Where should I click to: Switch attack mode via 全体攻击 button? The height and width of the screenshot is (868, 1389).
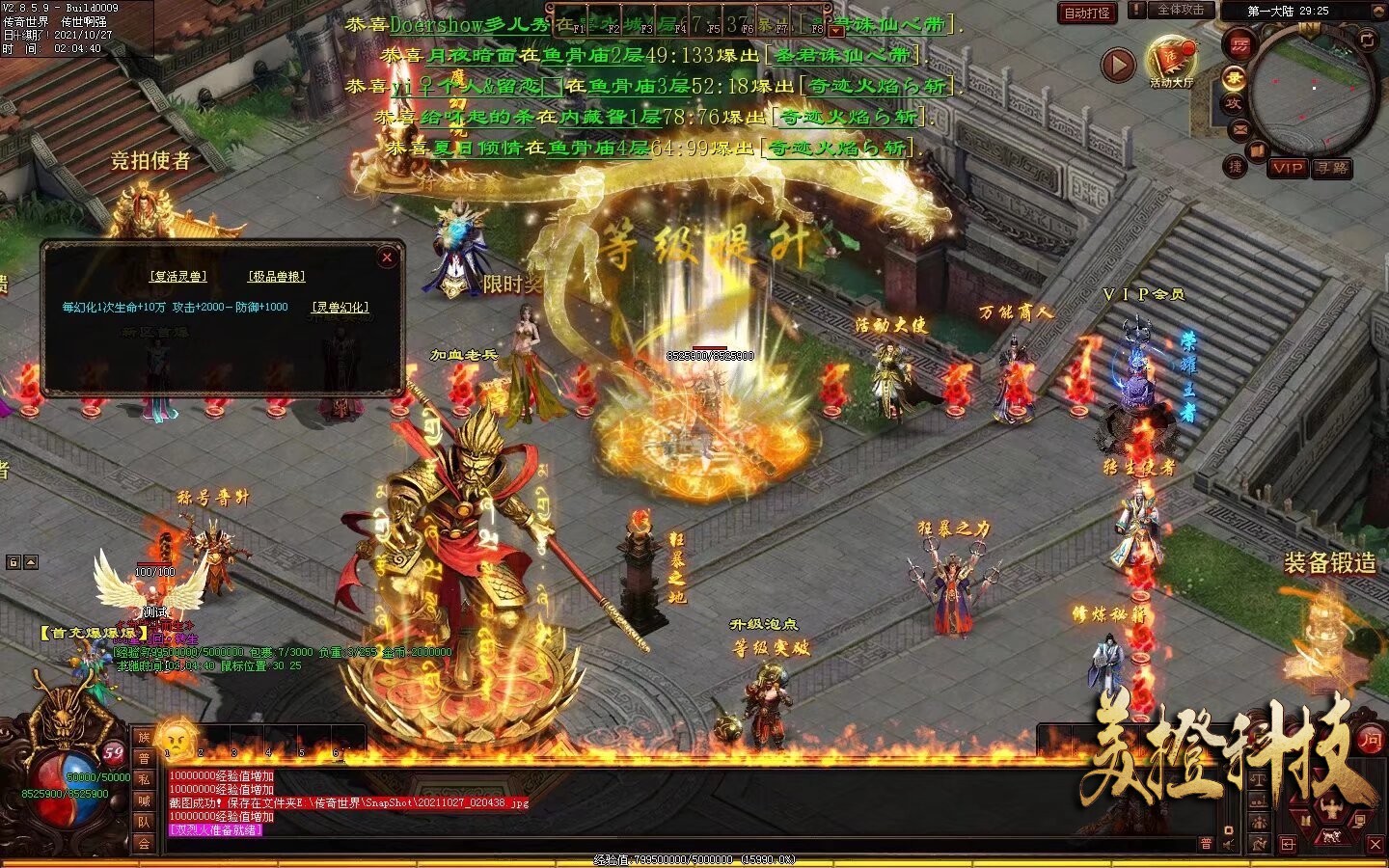click(x=1180, y=10)
